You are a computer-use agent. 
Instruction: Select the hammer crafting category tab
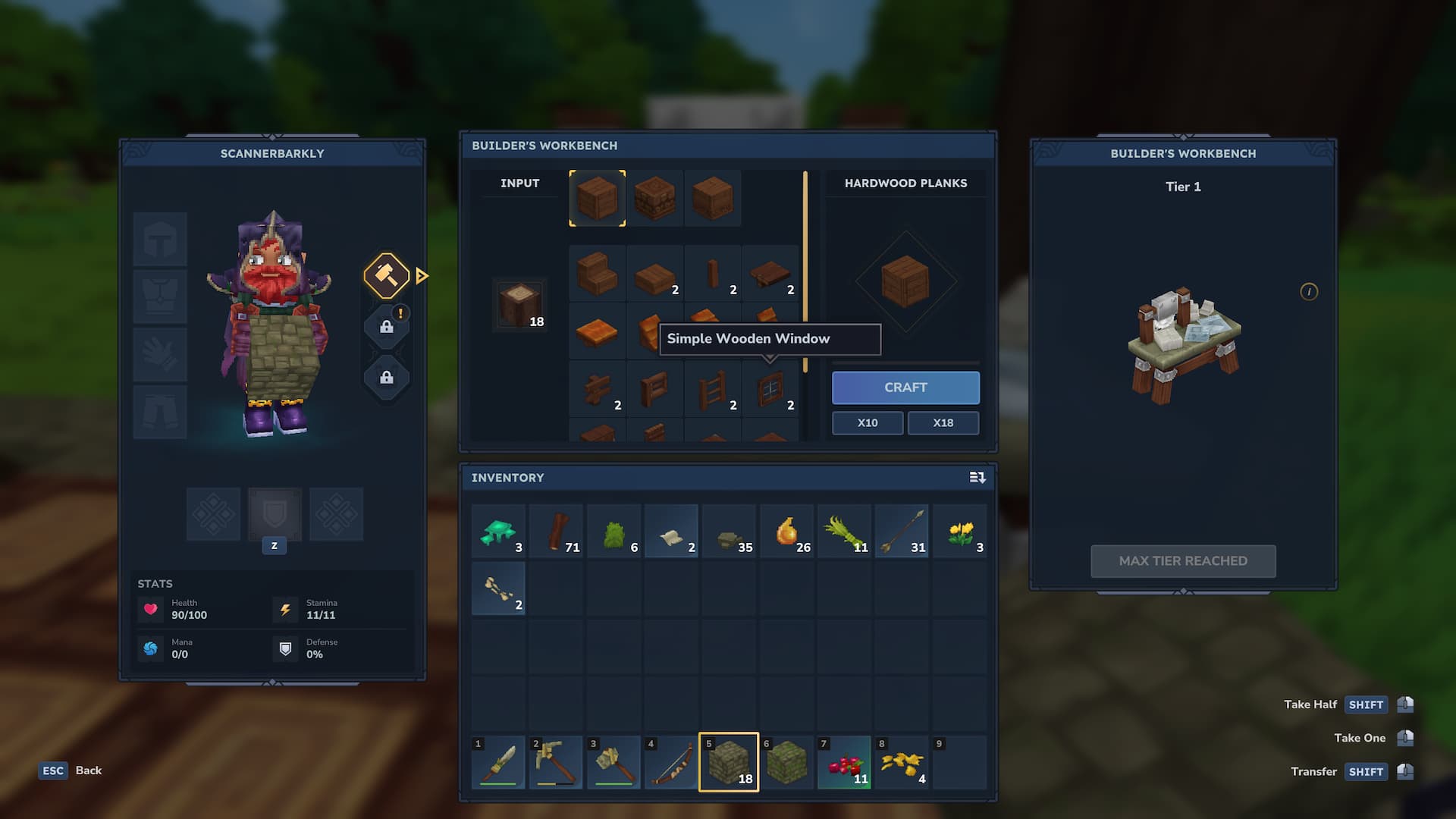tap(387, 275)
